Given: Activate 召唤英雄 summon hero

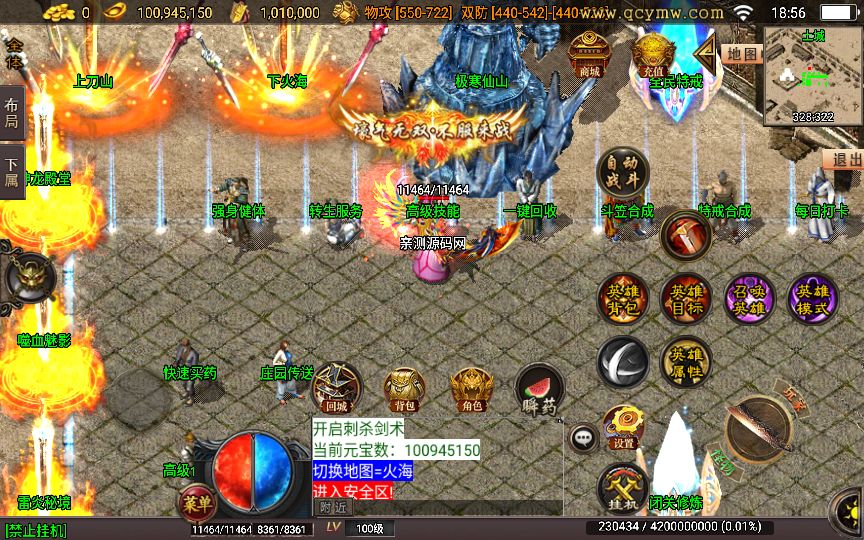Looking at the screenshot, I should coord(749,299).
